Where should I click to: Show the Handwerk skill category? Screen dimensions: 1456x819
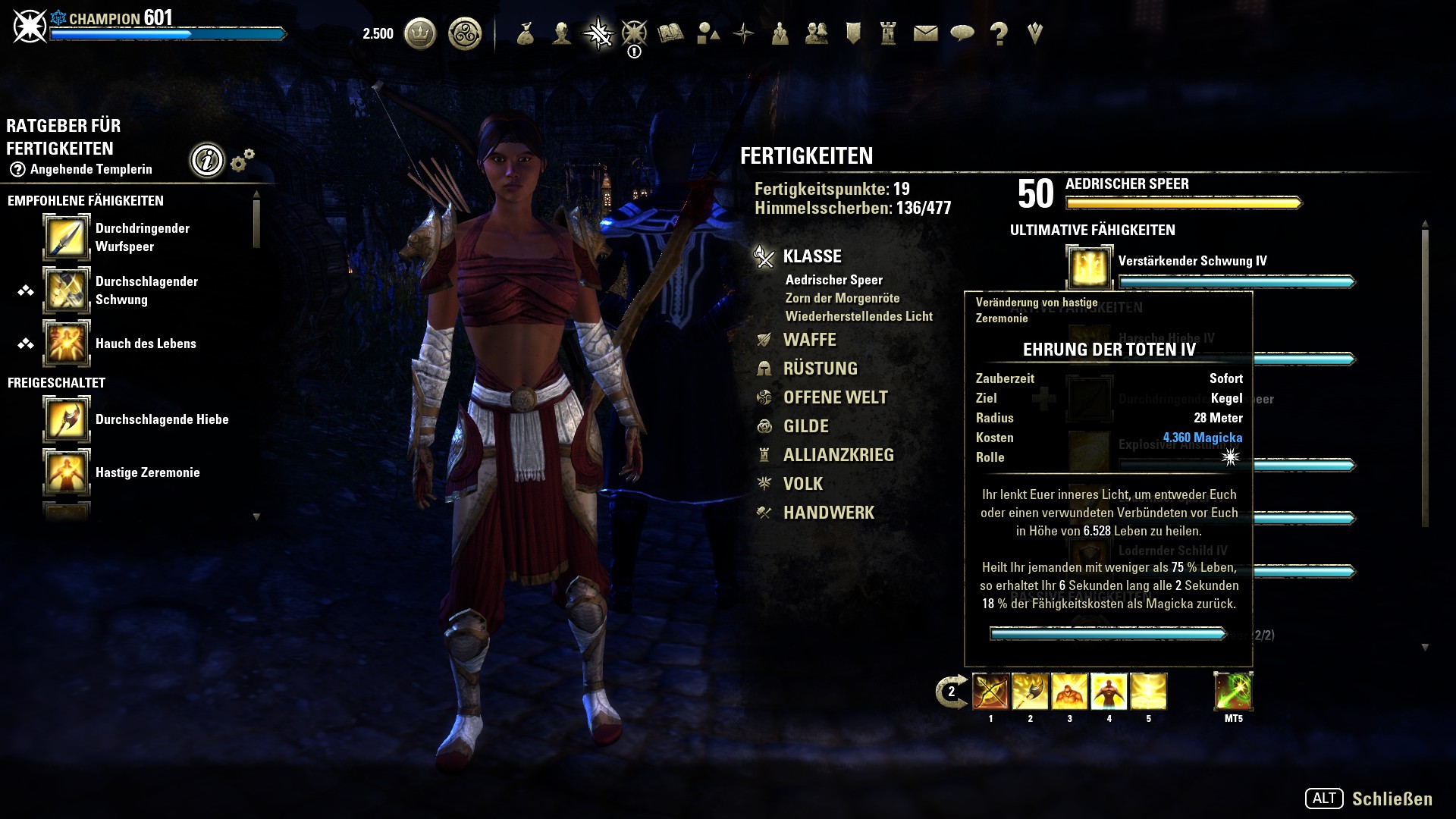(828, 513)
